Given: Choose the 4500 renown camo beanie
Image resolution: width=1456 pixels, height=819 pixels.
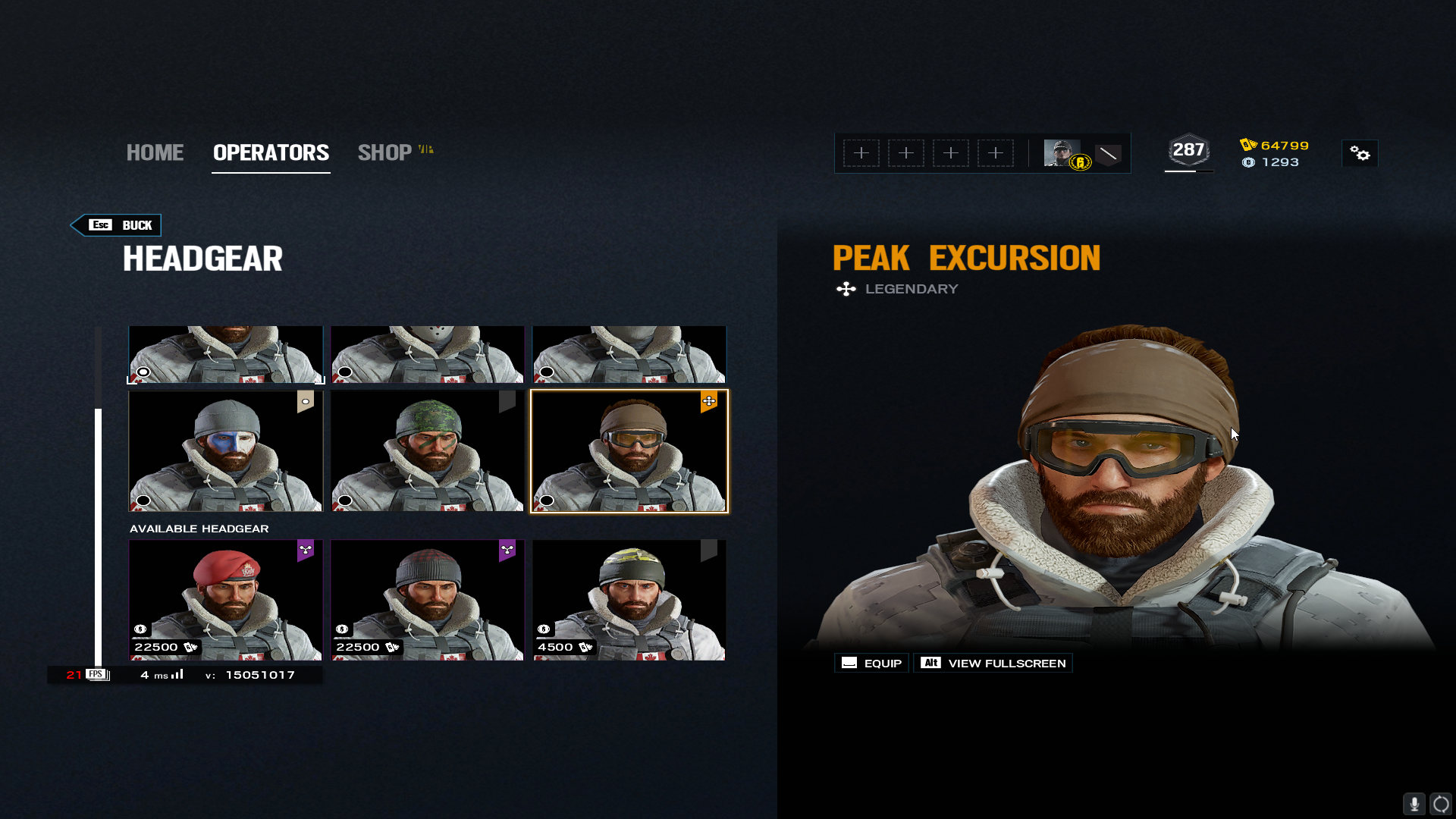Looking at the screenshot, I should pos(629,600).
